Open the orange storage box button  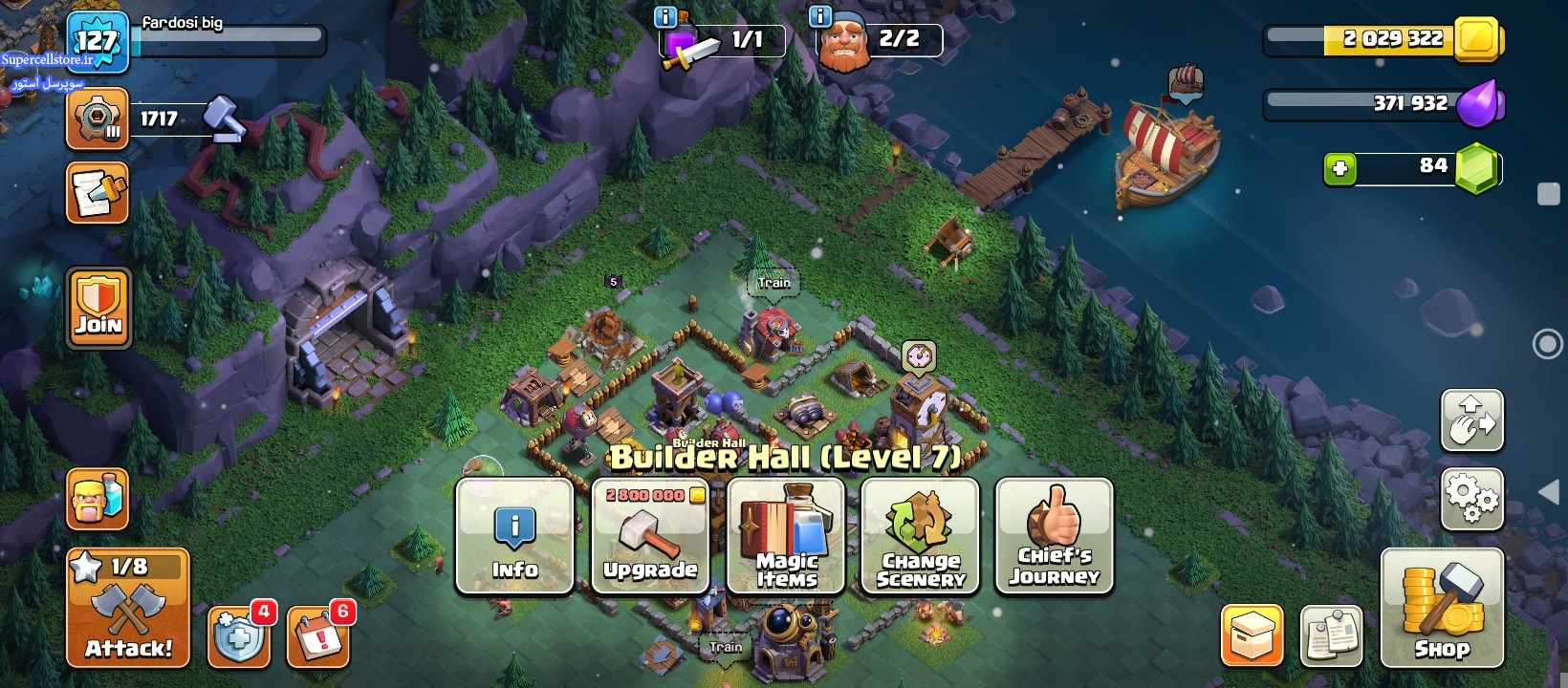(x=1252, y=635)
